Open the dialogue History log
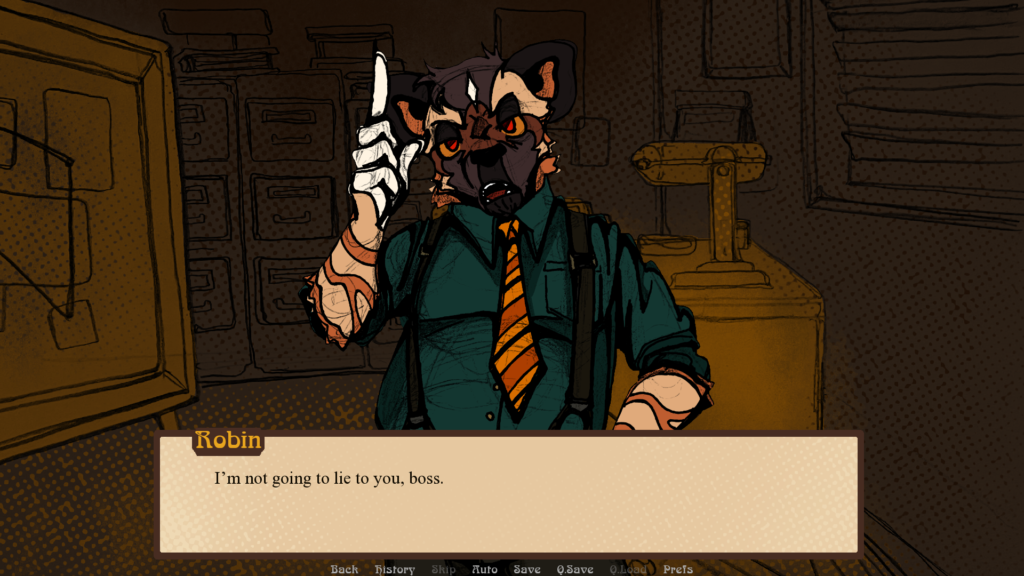1024x576 pixels. pyautogui.click(x=395, y=569)
